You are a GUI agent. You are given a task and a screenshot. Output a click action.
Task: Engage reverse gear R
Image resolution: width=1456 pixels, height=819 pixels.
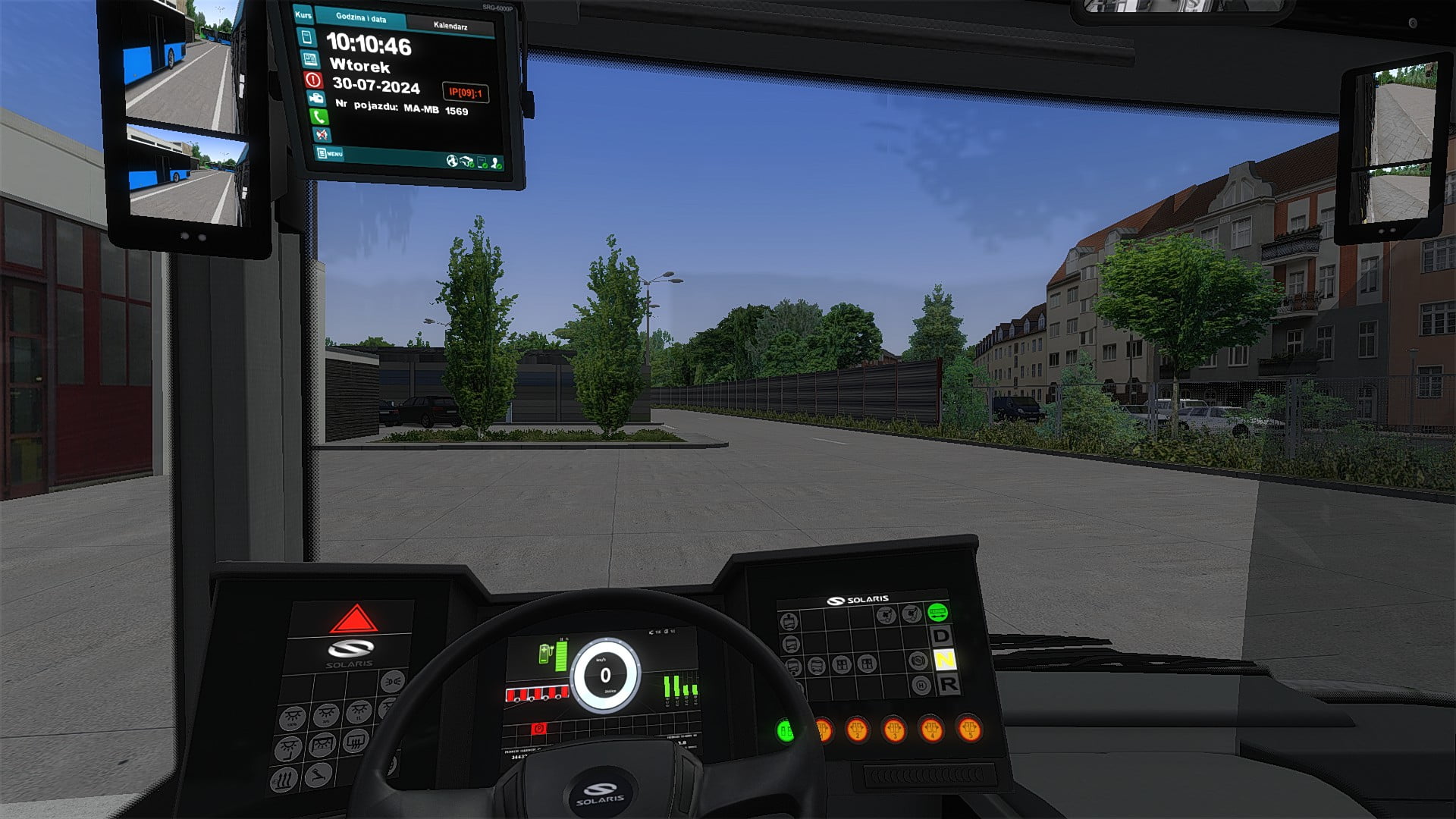coord(948,684)
